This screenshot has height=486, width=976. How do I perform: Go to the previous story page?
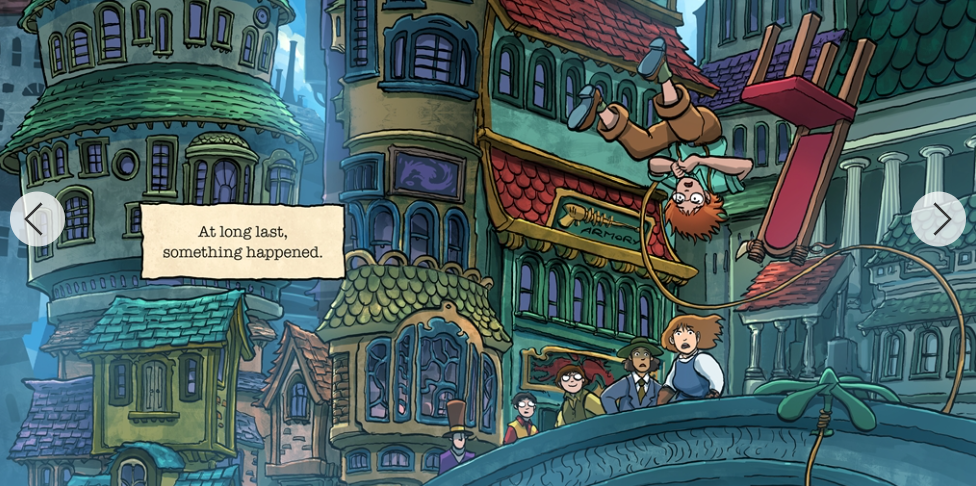tap(37, 219)
